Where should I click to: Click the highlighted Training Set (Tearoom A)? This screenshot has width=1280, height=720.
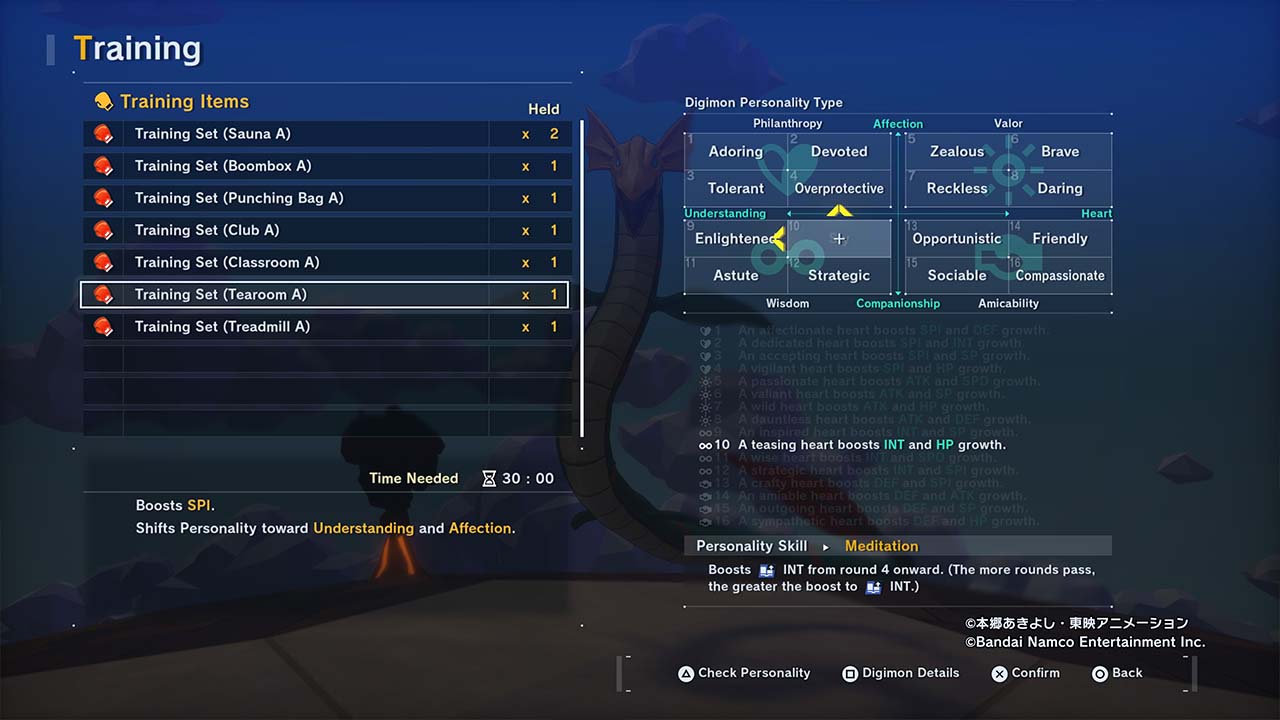pos(325,294)
